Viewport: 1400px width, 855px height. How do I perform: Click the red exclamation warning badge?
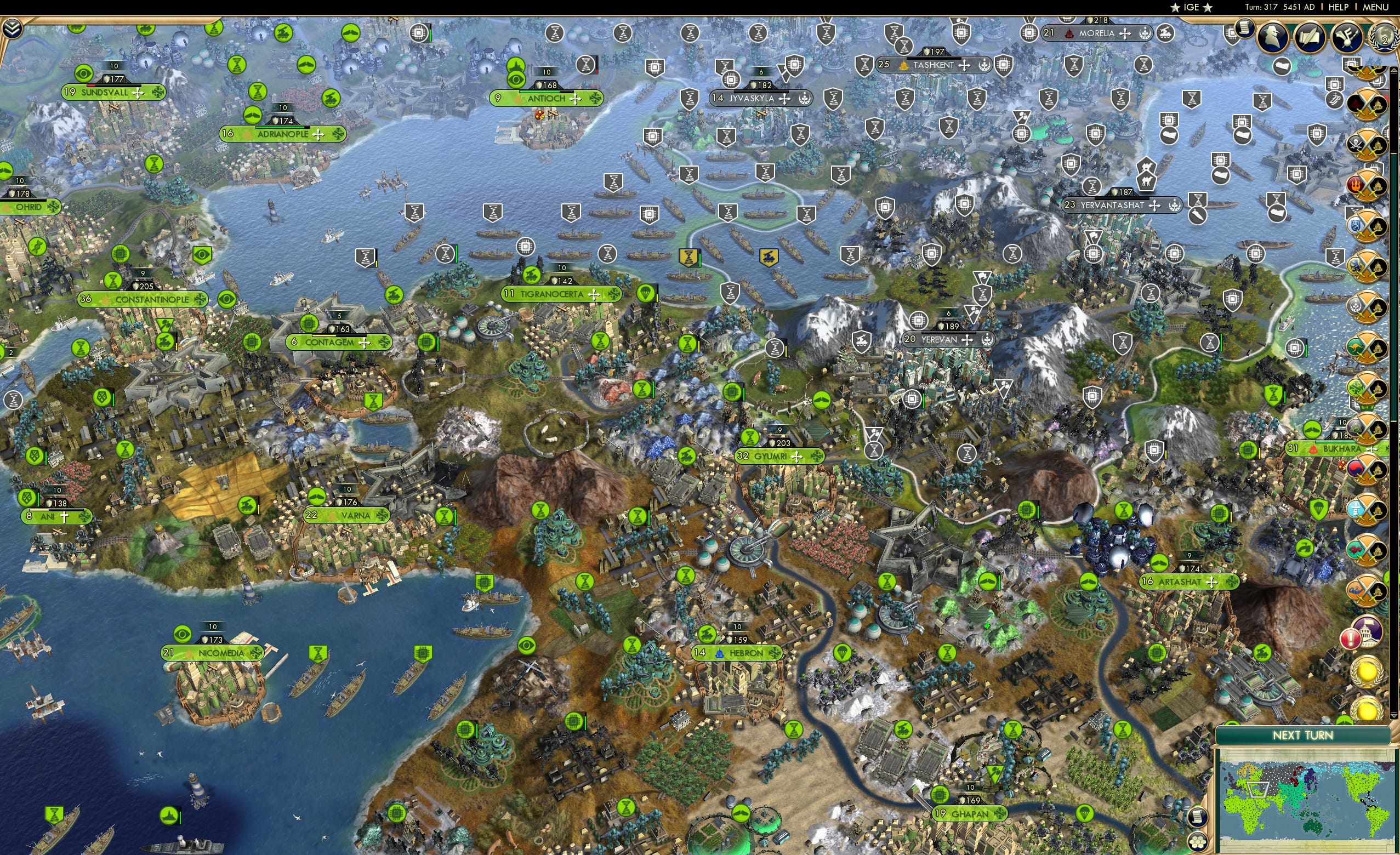point(1351,639)
